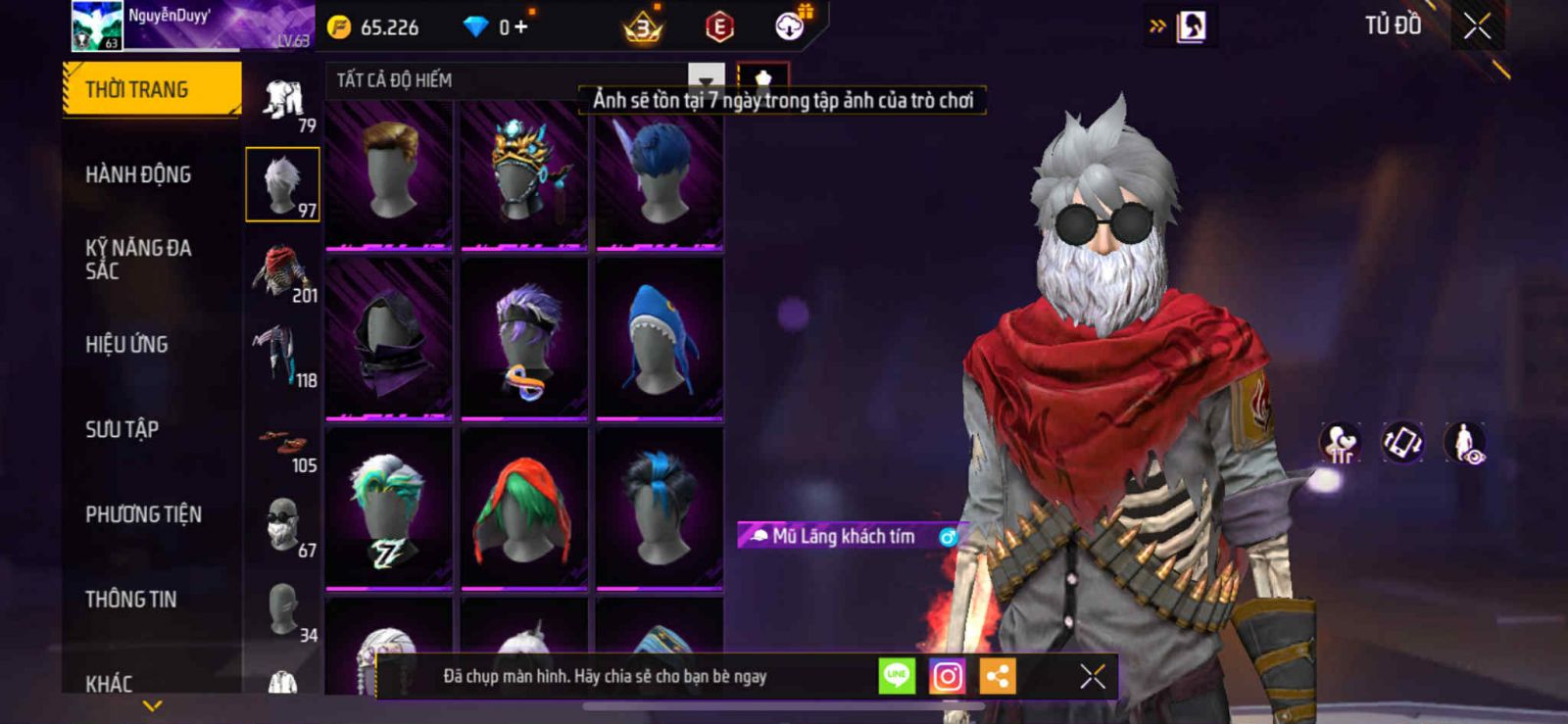Screen dimensions: 1568x724
Task: Click the orange general share icon
Action: pos(998,676)
